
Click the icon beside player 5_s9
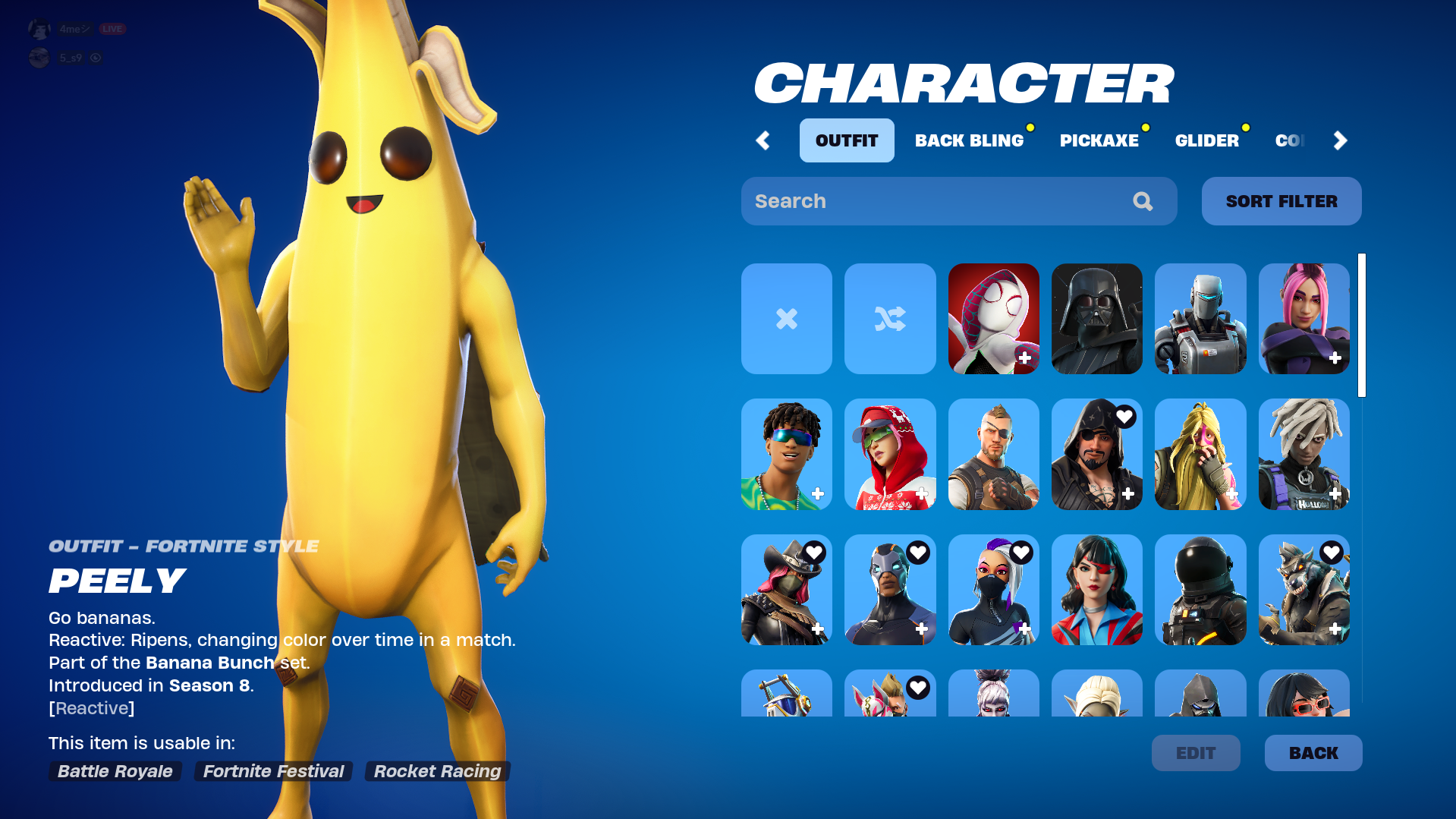(x=96, y=58)
